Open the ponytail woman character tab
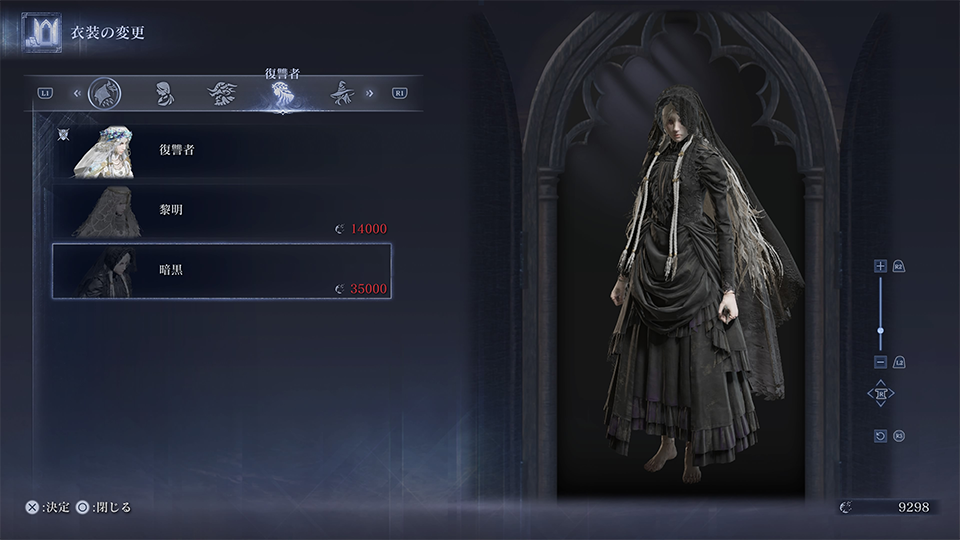The height and width of the screenshot is (540, 960). [x=161, y=93]
